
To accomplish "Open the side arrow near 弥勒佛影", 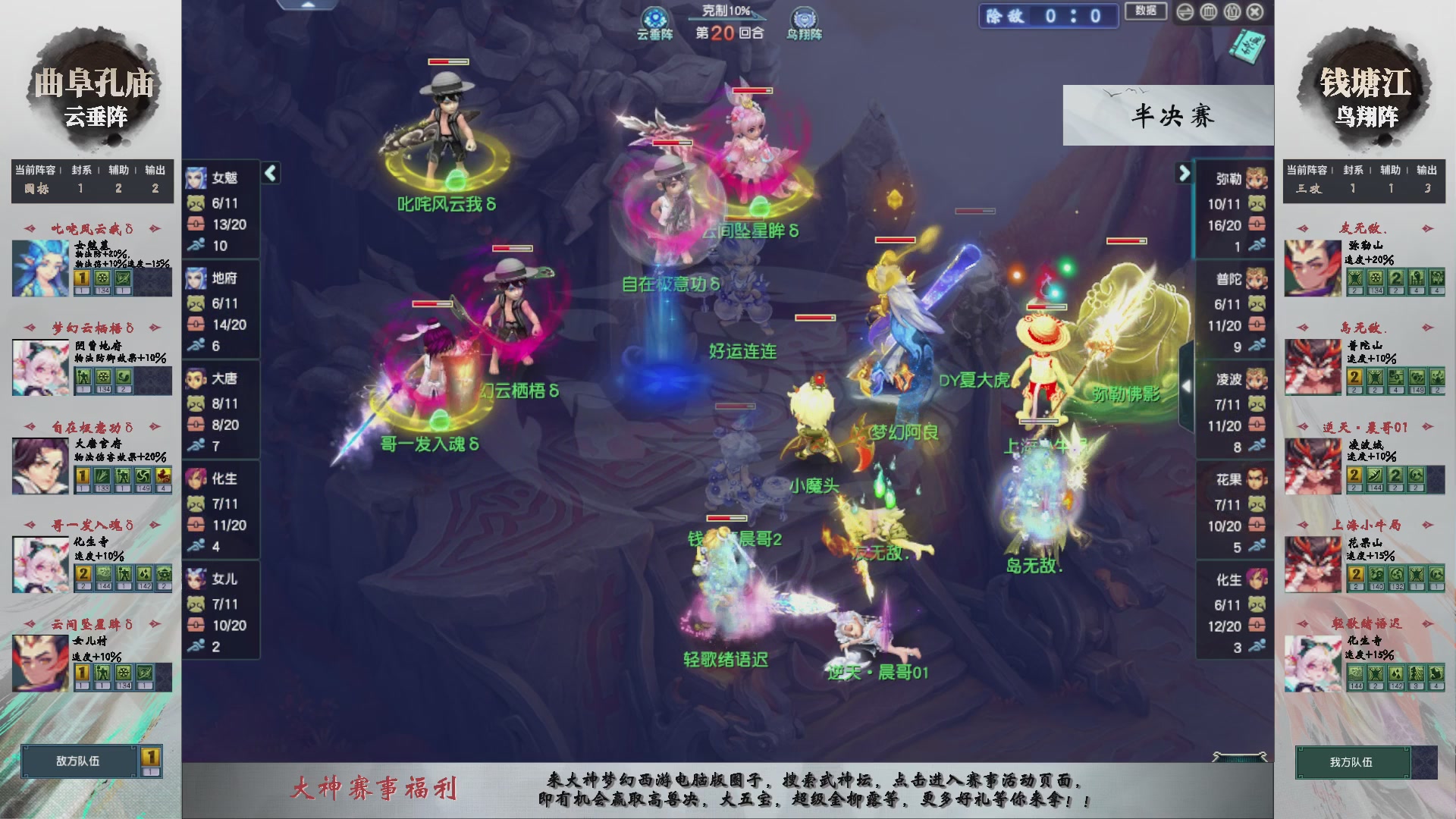I will pyautogui.click(x=1186, y=385).
